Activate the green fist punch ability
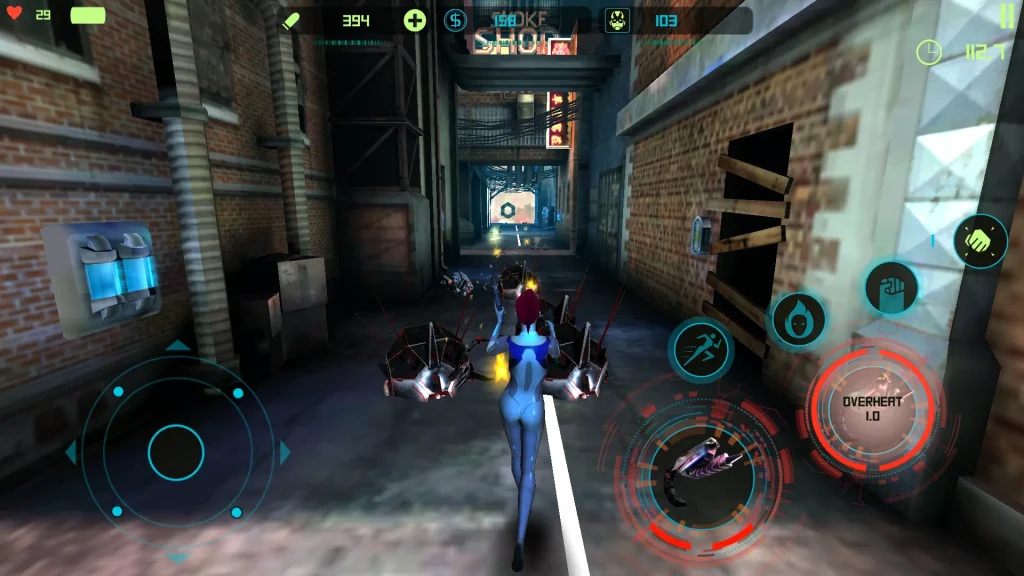This screenshot has width=1024, height=576. pos(980,241)
